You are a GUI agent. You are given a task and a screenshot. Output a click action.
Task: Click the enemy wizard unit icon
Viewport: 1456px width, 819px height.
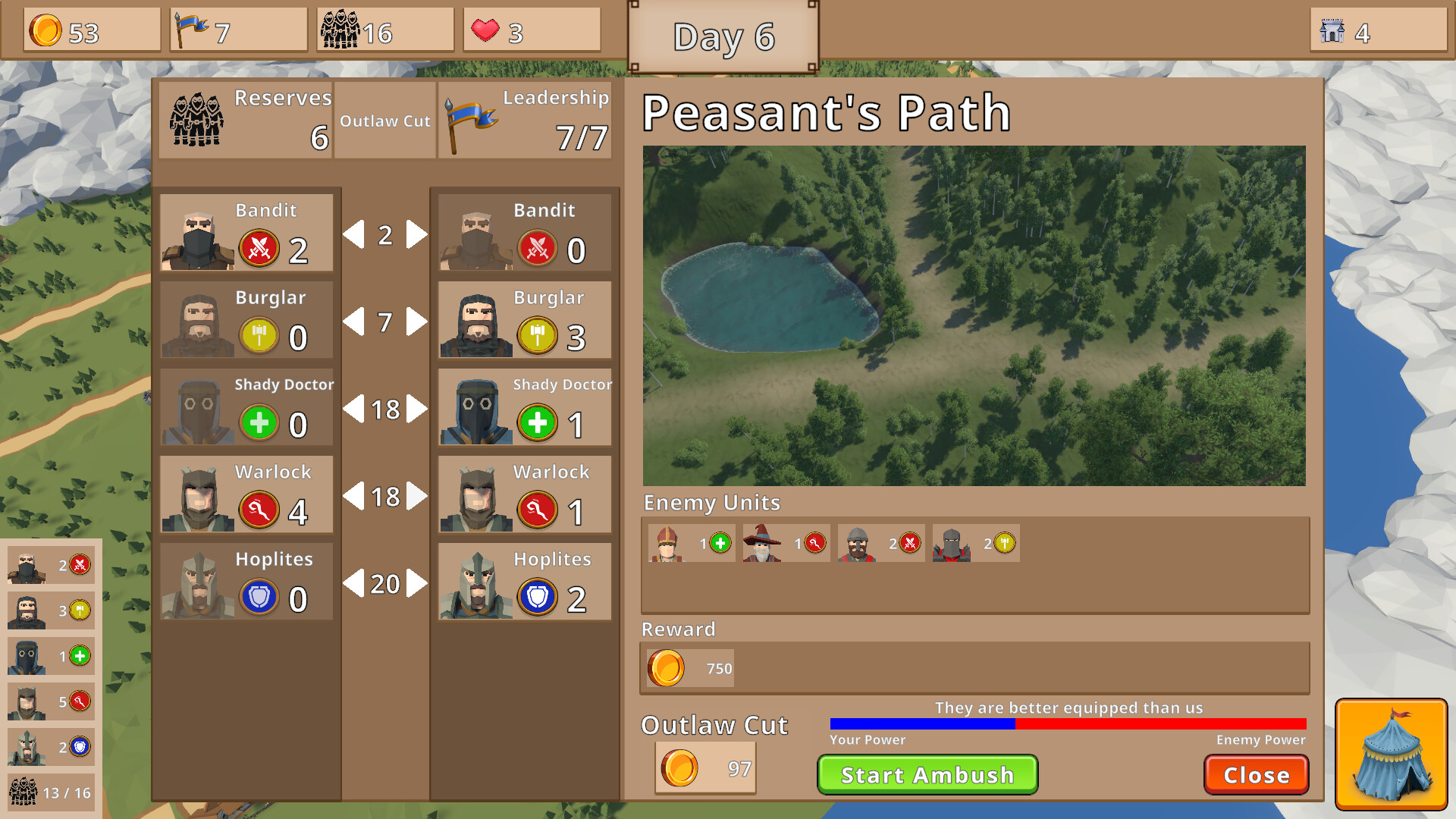pyautogui.click(x=763, y=543)
